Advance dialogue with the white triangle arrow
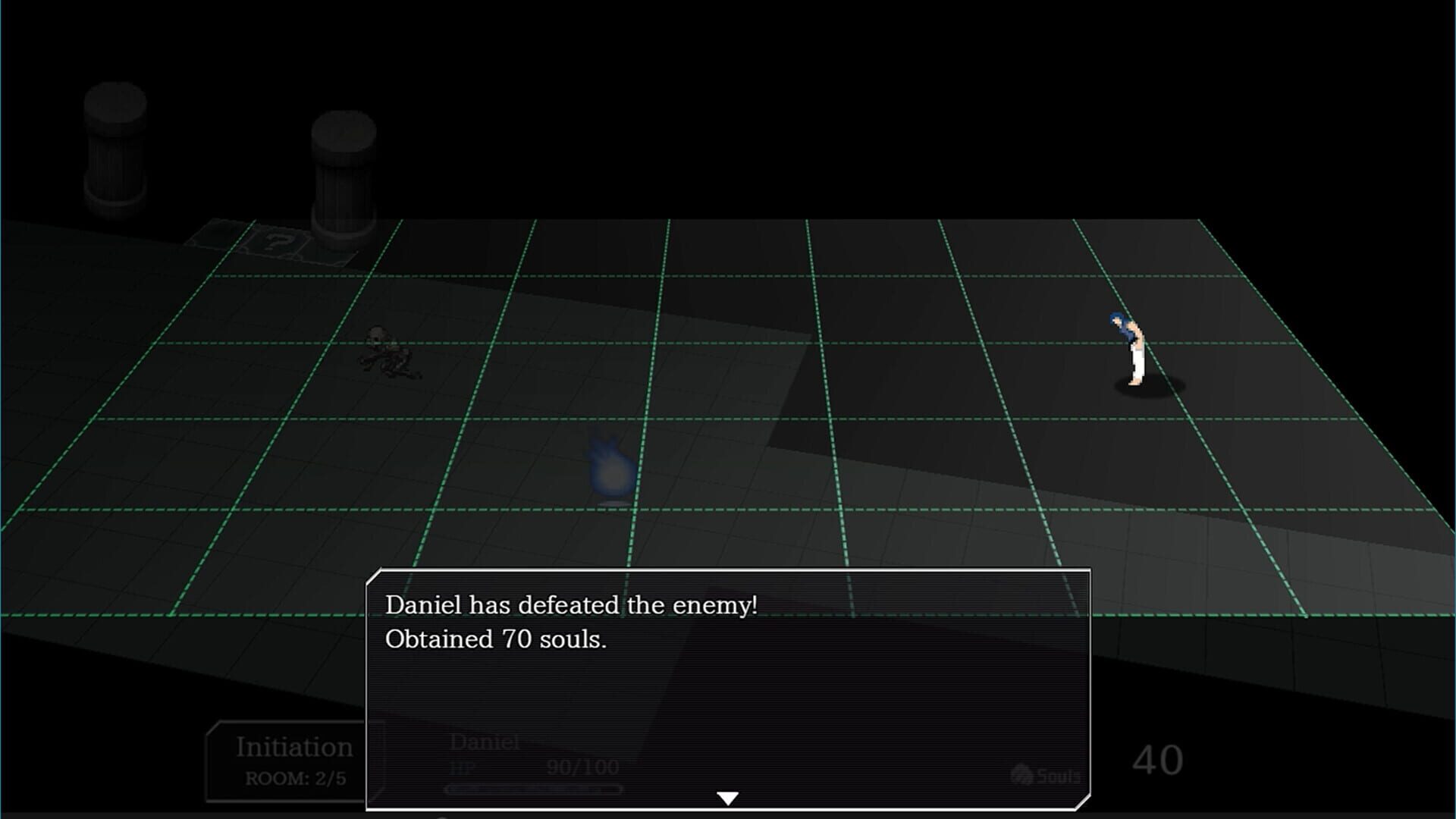Image resolution: width=1456 pixels, height=819 pixels. (729, 796)
